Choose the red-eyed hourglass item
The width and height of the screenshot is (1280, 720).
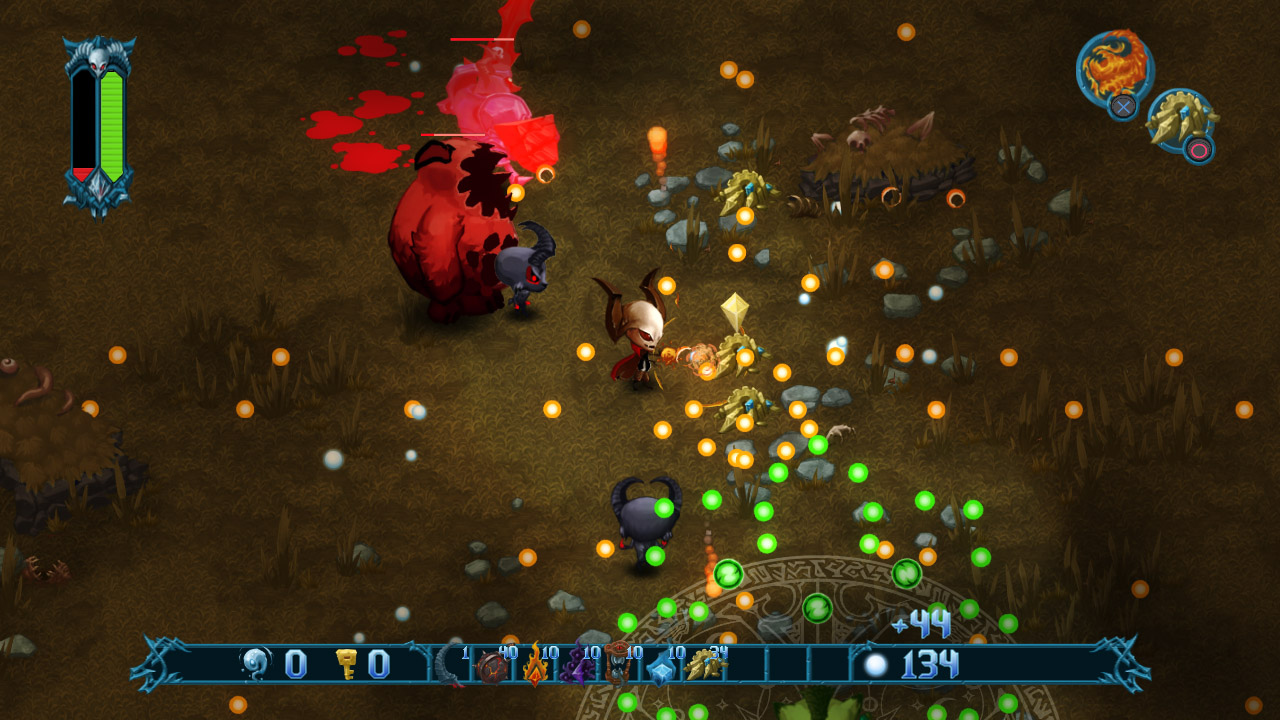[618, 665]
